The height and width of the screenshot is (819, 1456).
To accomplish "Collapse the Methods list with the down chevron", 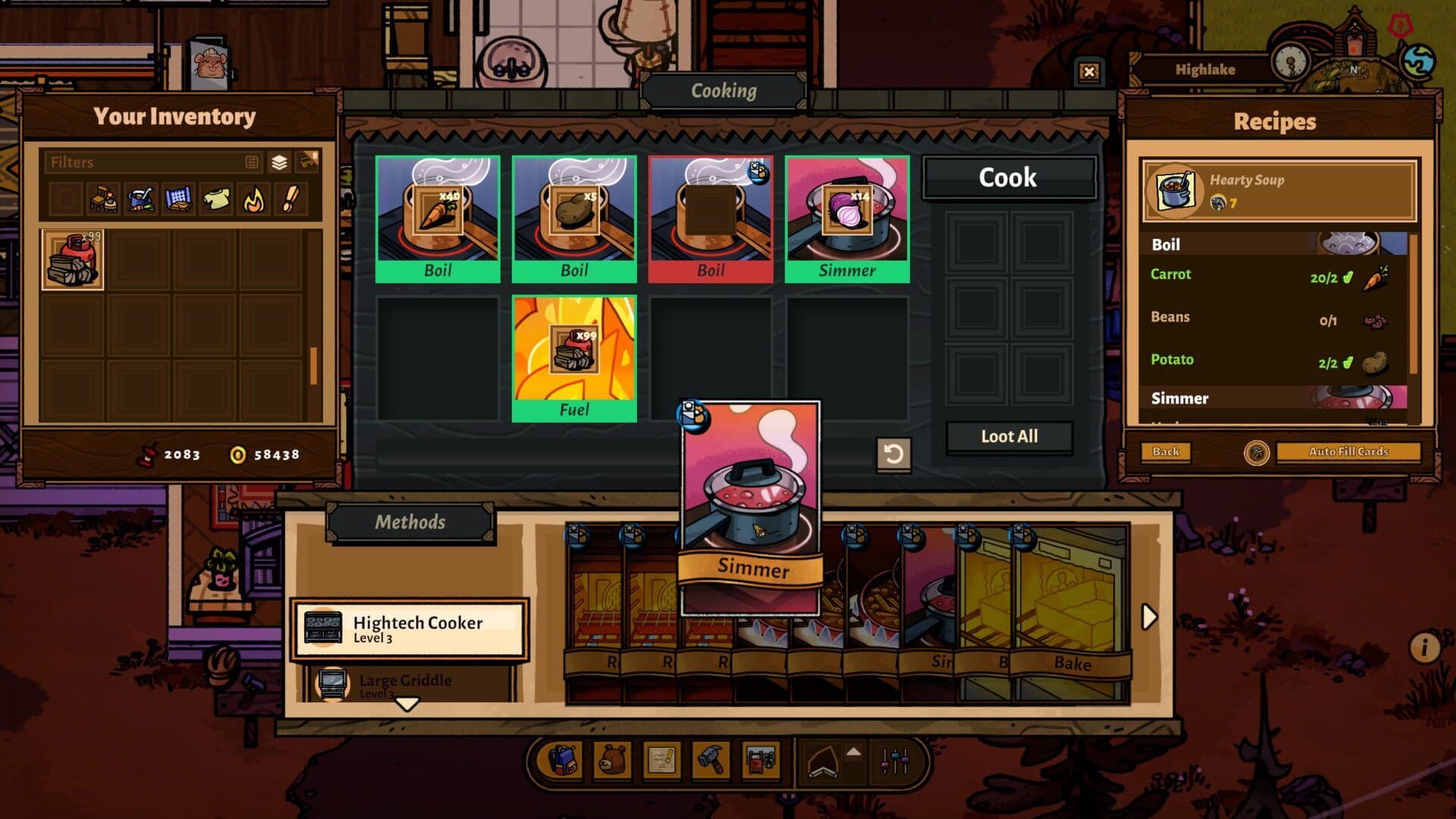I will [409, 705].
